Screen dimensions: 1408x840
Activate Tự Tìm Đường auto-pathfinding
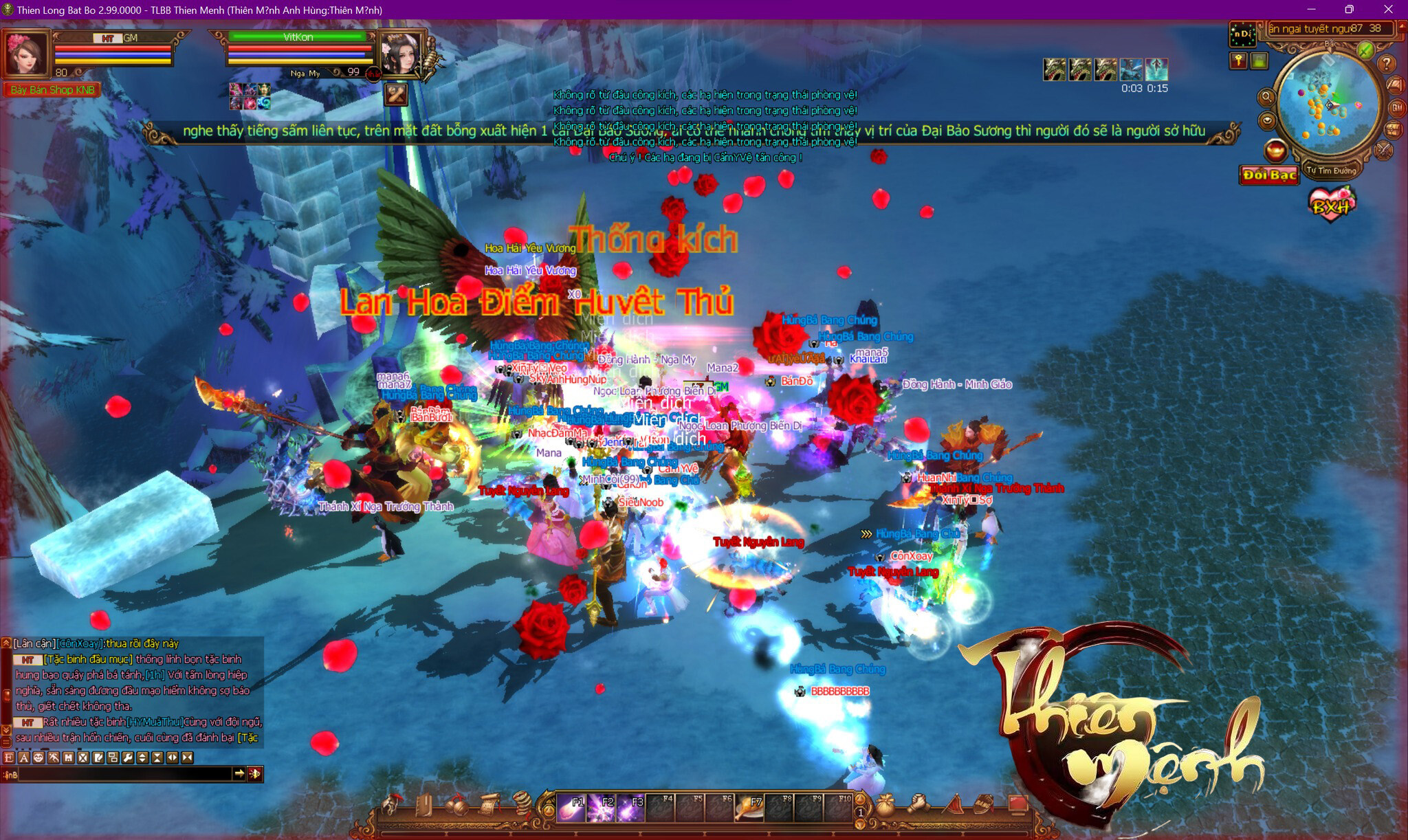click(1331, 170)
